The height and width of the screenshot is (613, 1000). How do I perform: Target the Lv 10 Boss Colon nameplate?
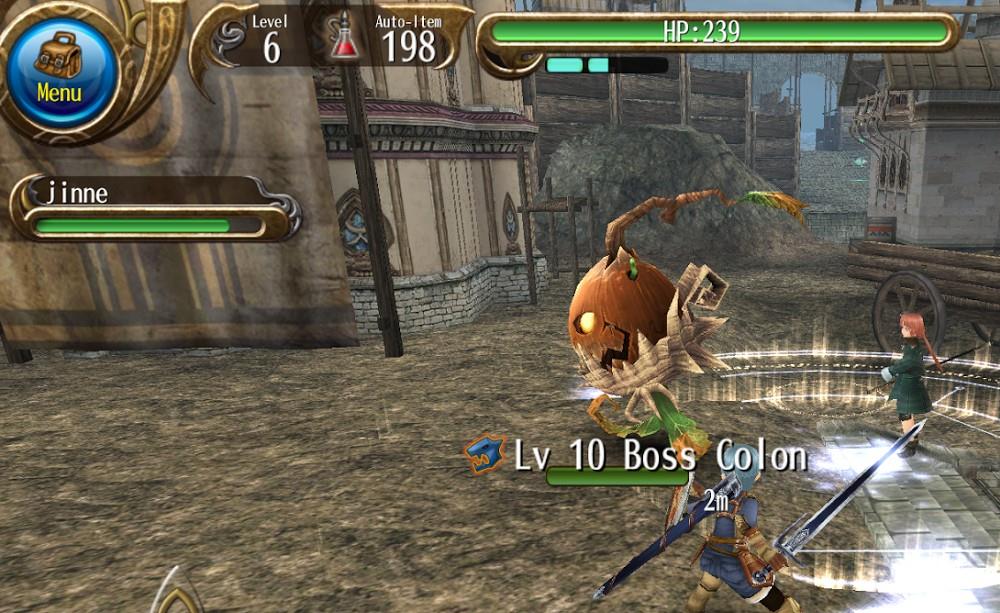(x=659, y=457)
